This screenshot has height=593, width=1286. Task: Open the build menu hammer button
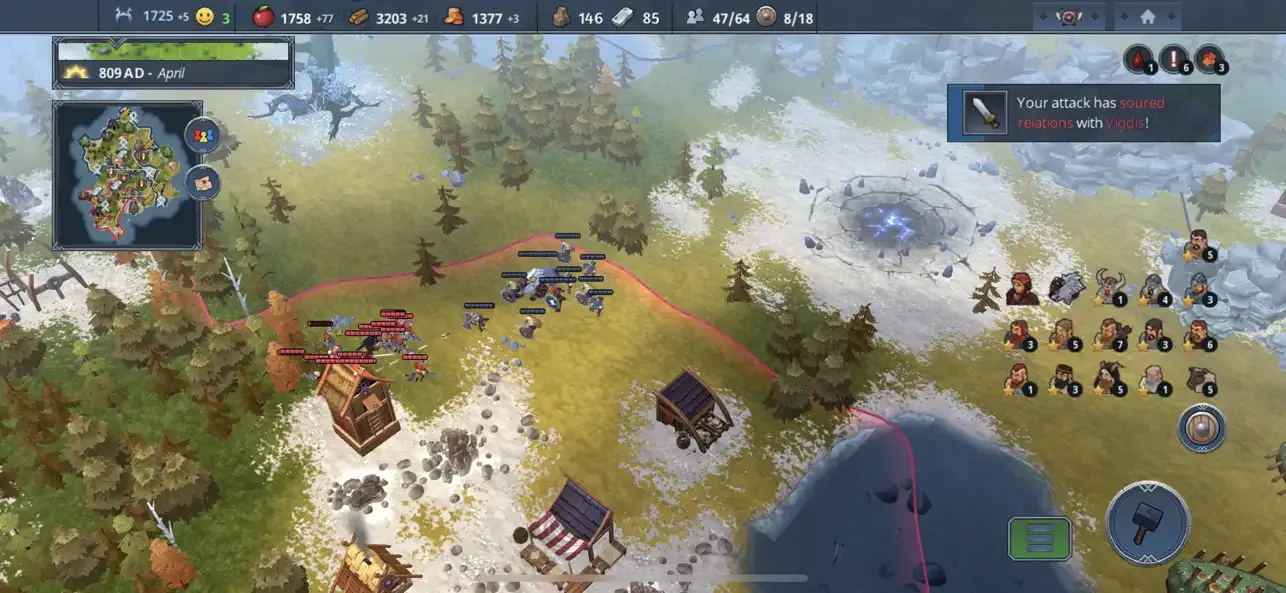[x=1147, y=522]
